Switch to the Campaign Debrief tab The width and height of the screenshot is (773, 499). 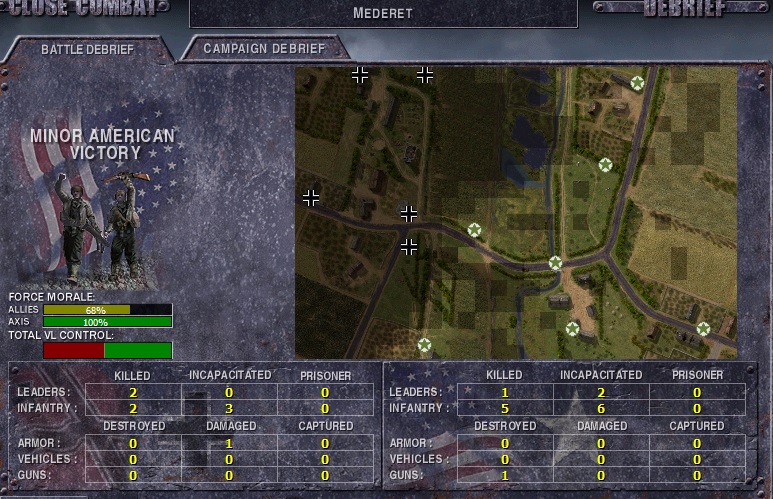pyautogui.click(x=263, y=48)
